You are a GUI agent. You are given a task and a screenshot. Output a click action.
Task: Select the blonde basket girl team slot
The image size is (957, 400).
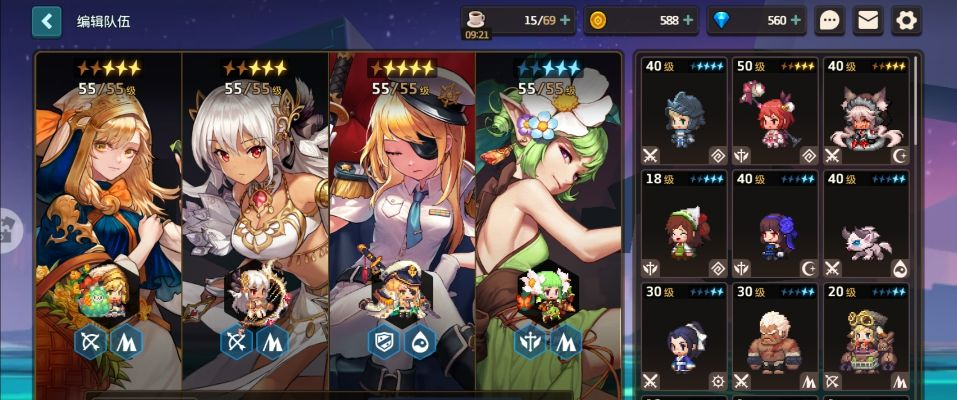tap(108, 220)
